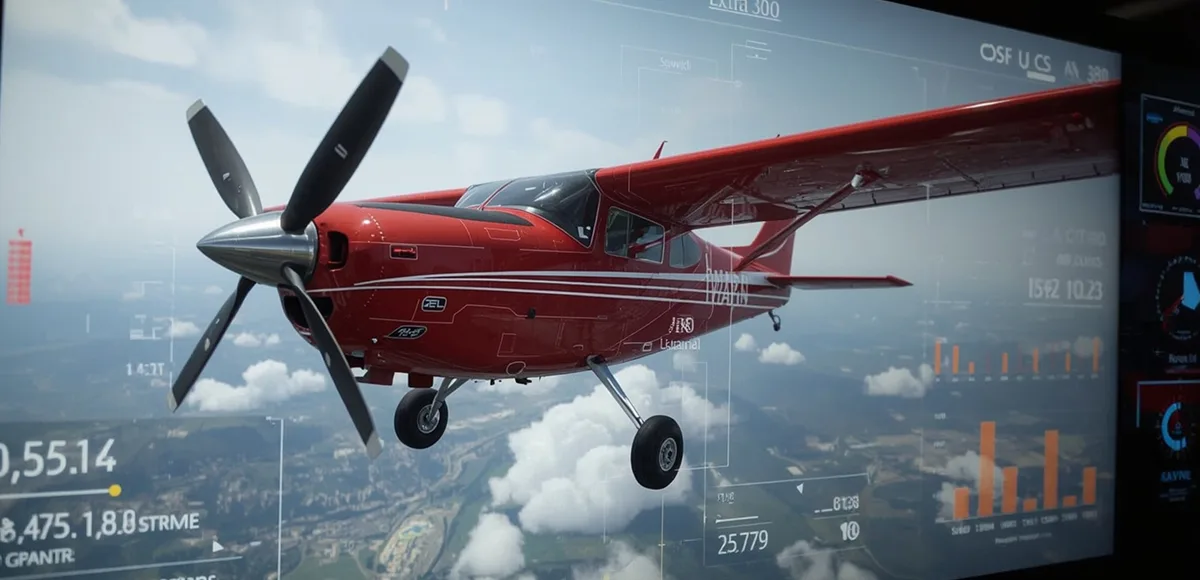Viewport: 1200px width, 580px height.
Task: Click the yellow slider handle
Action: [x=115, y=490]
